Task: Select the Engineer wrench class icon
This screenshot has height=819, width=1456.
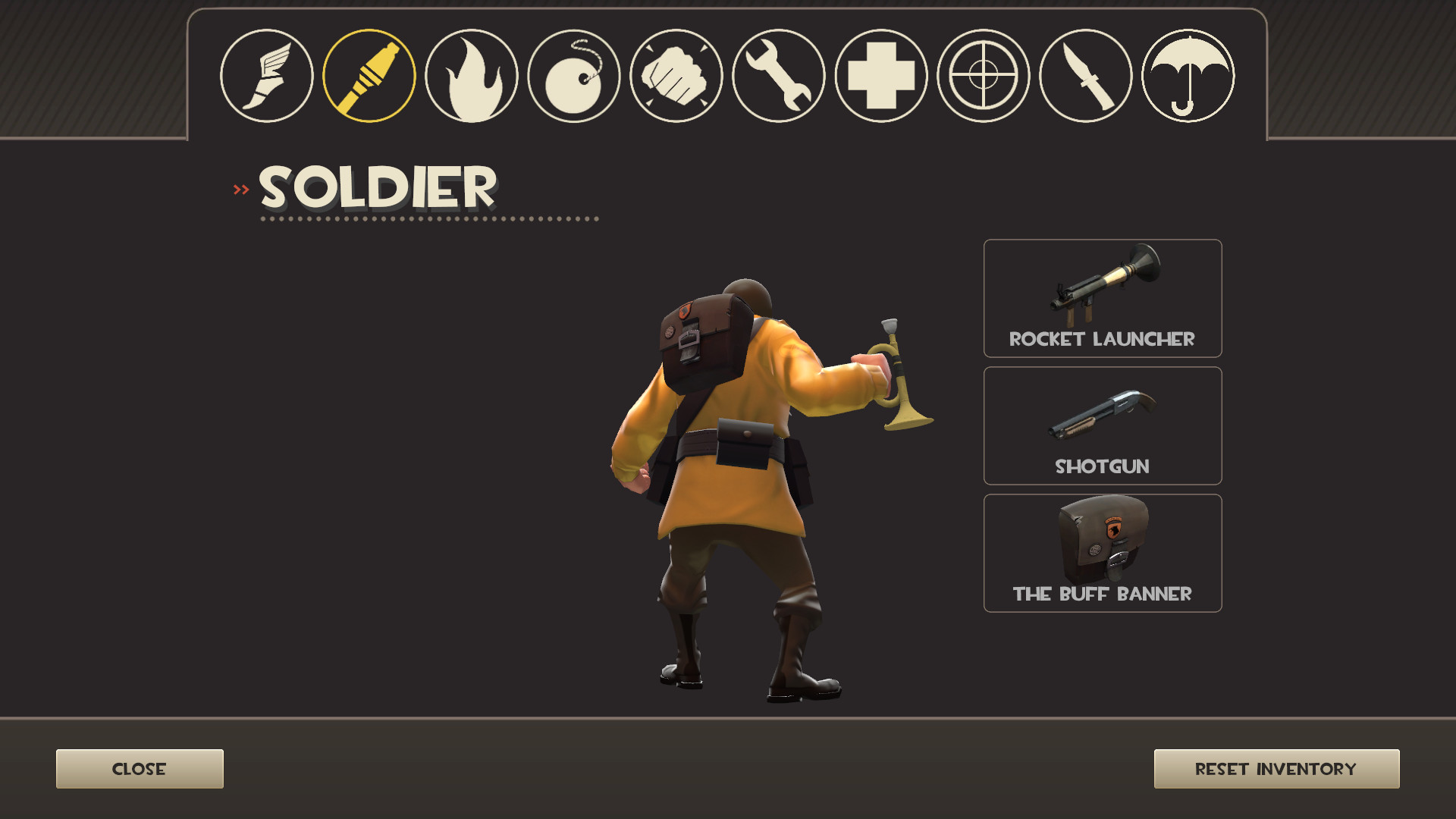Action: [x=776, y=76]
